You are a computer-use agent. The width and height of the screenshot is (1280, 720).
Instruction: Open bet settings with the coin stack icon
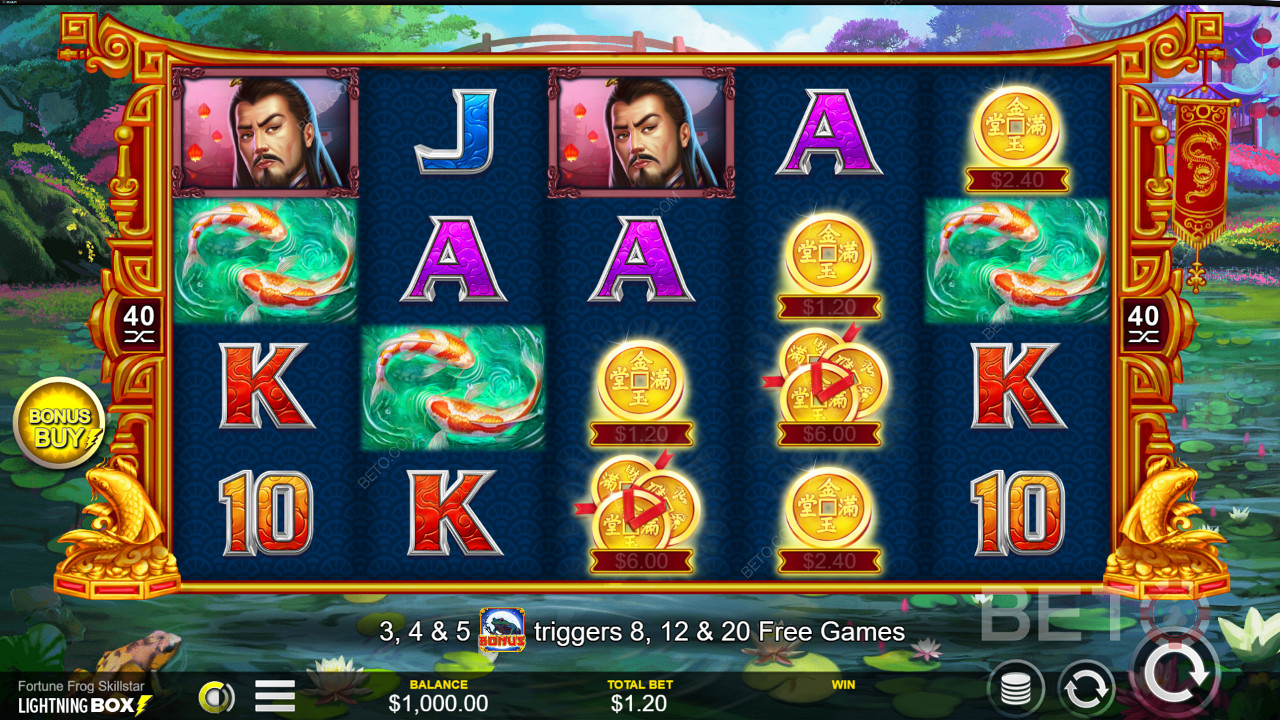[1016, 689]
